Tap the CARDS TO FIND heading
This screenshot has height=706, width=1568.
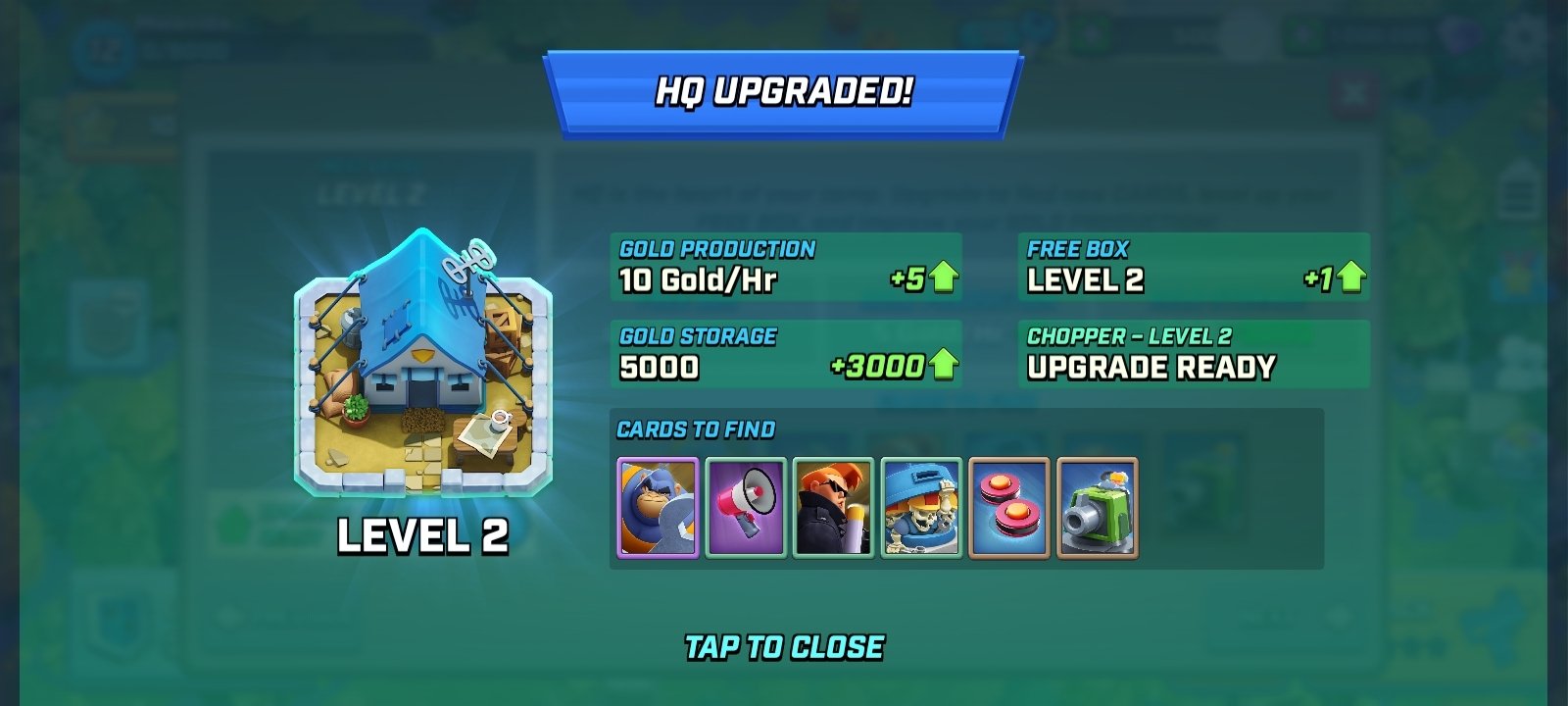click(x=695, y=429)
